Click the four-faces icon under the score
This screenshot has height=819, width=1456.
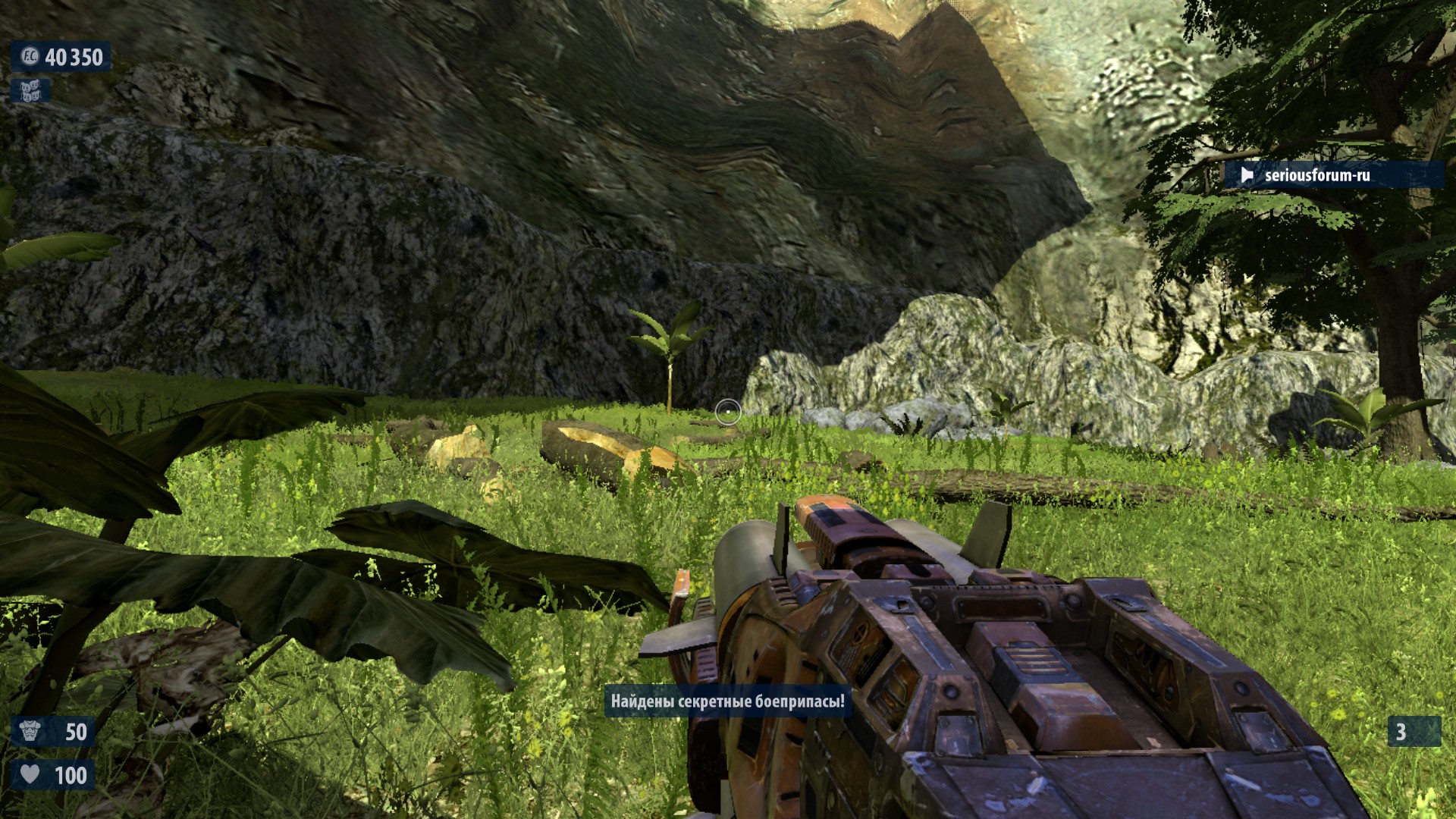30,91
